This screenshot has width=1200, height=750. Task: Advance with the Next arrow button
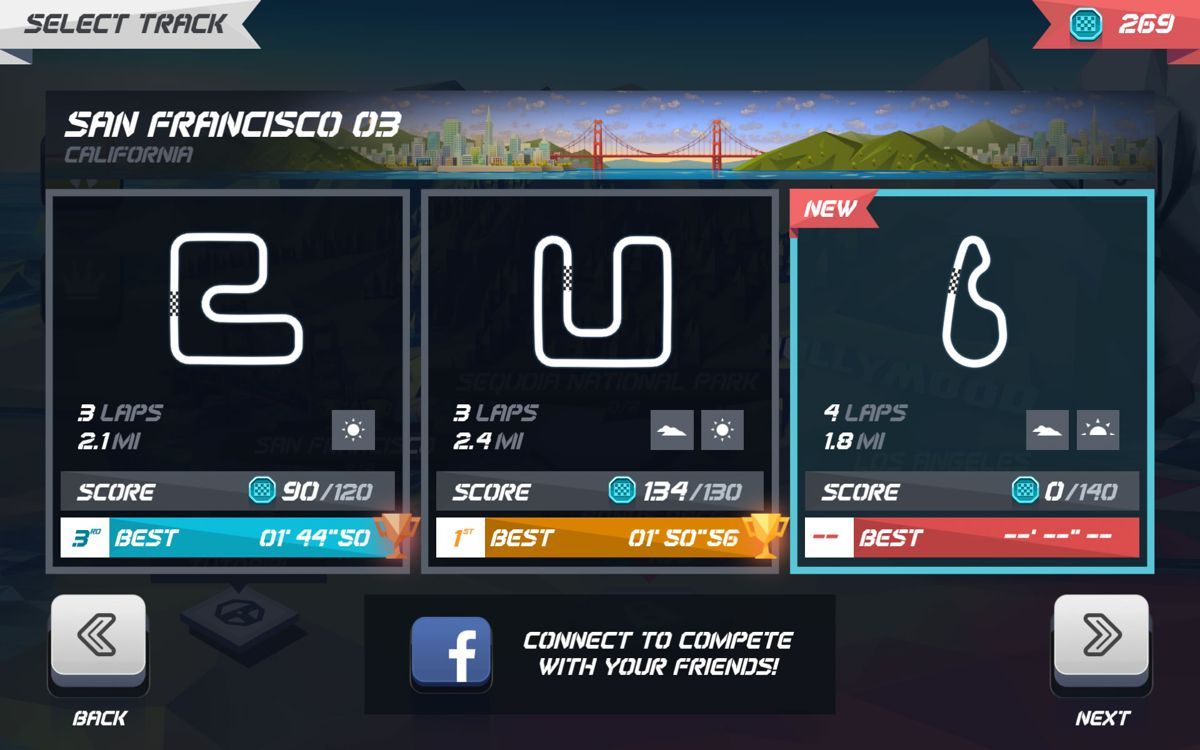(1101, 636)
